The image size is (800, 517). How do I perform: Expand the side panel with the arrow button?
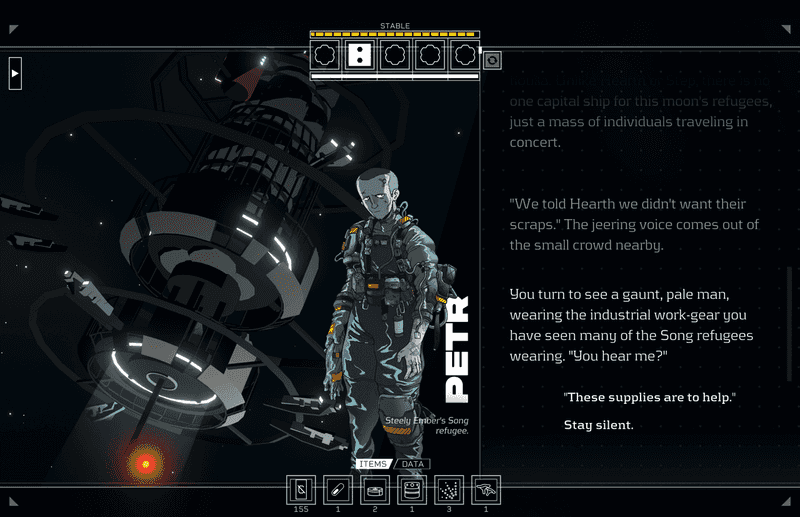tap(15, 73)
